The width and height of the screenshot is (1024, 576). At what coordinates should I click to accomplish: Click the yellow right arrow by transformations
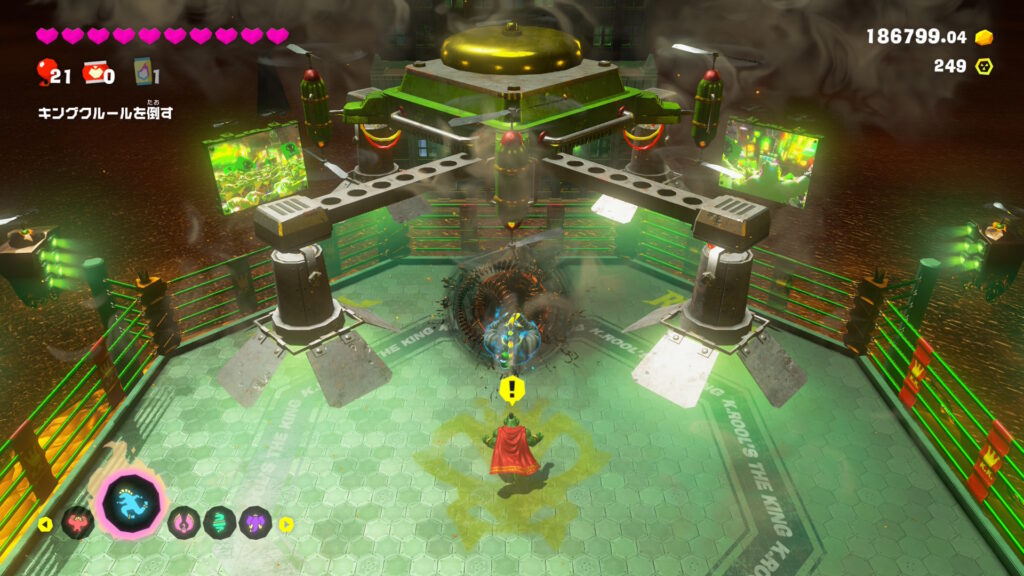(287, 523)
